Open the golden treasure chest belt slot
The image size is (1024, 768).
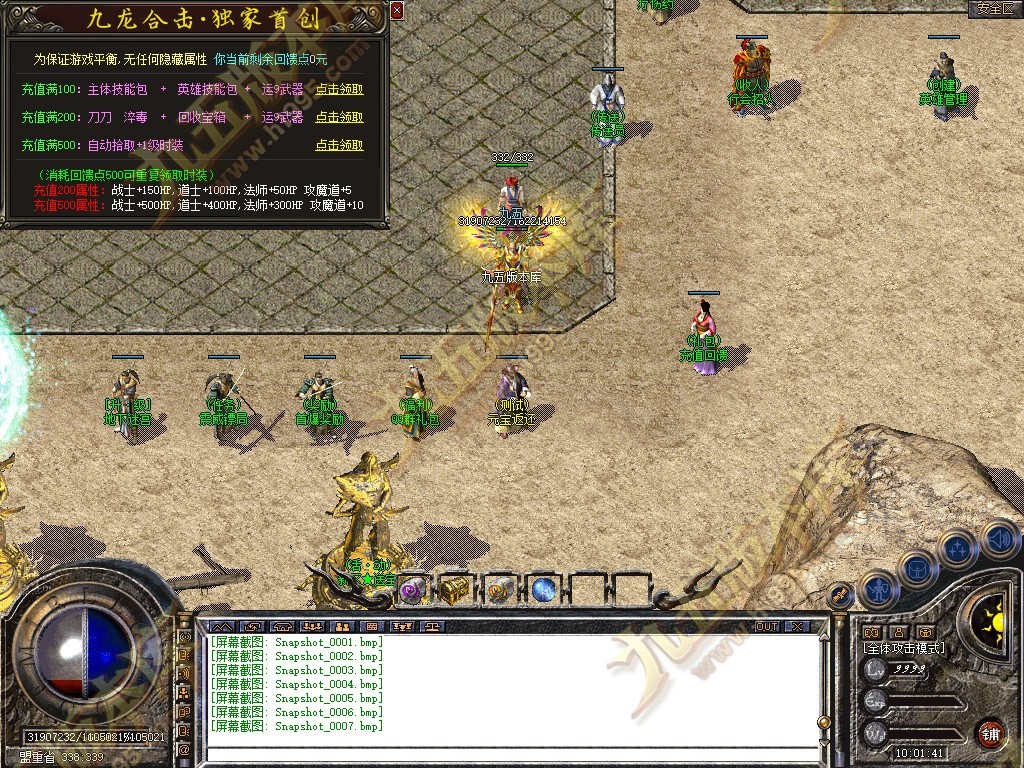455,589
